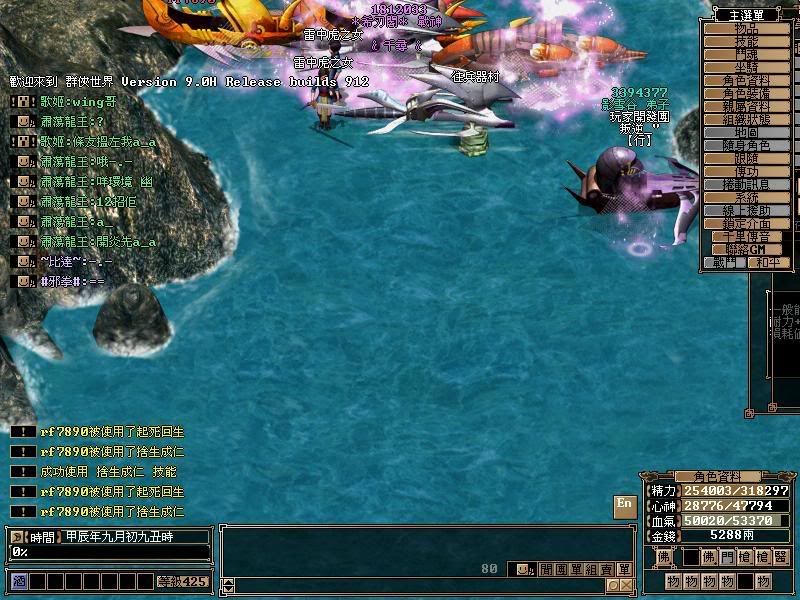Select 坐騎 mount in the main menu
This screenshot has height=600, width=800.
(747, 68)
